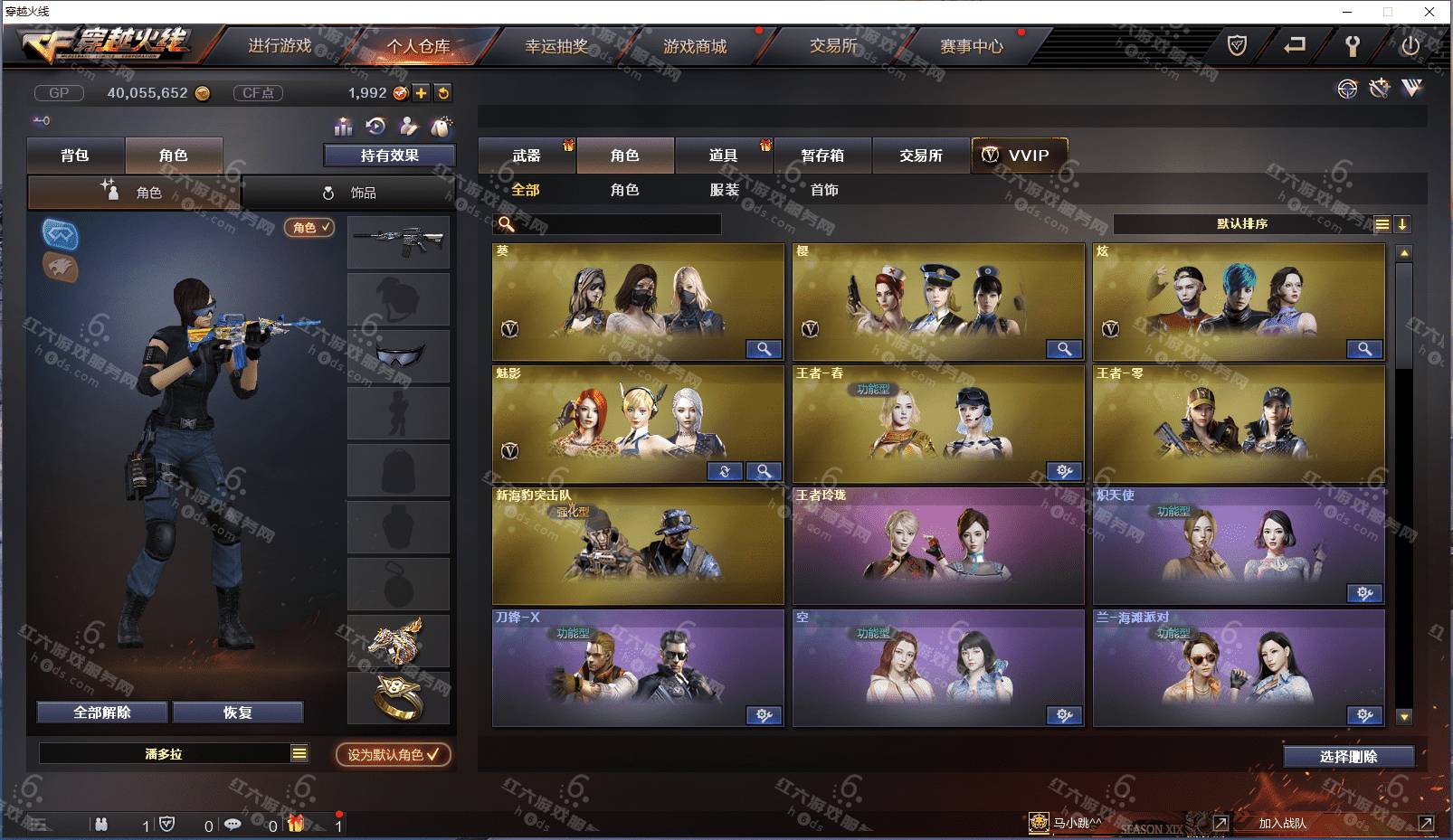This screenshot has width=1453, height=840.
Task: Open the 暂存箱 tab
Action: pos(822,156)
